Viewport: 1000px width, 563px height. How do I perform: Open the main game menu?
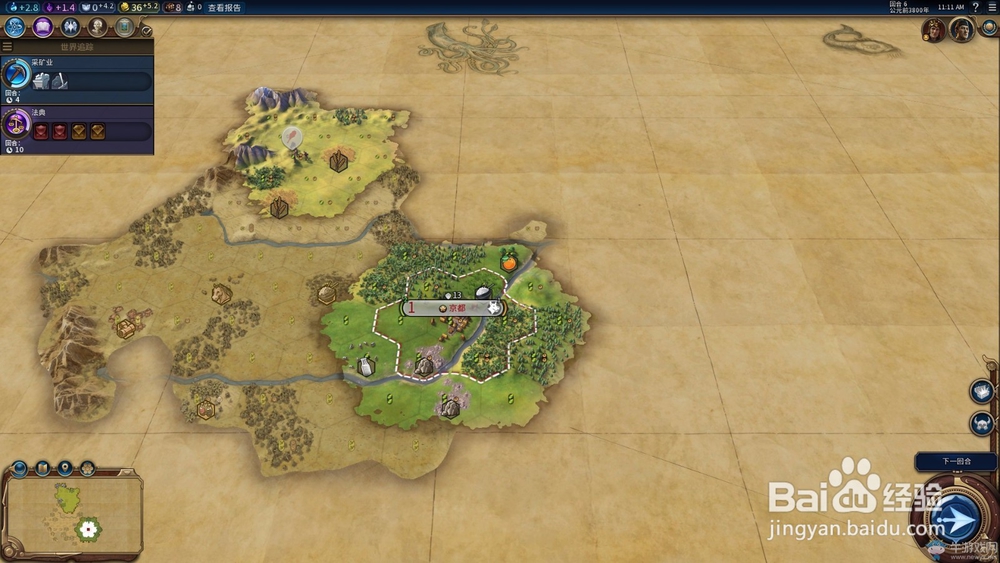point(991,7)
